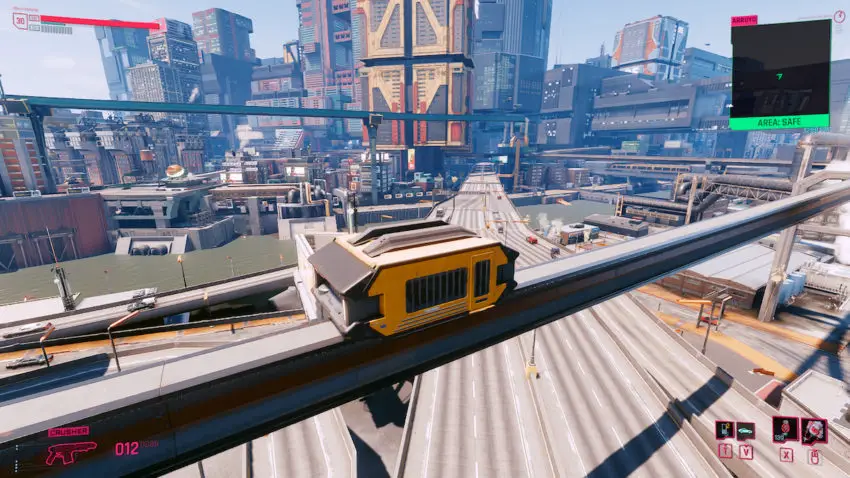Select the Crusher weapon icon
The image size is (850, 478).
click(70, 450)
